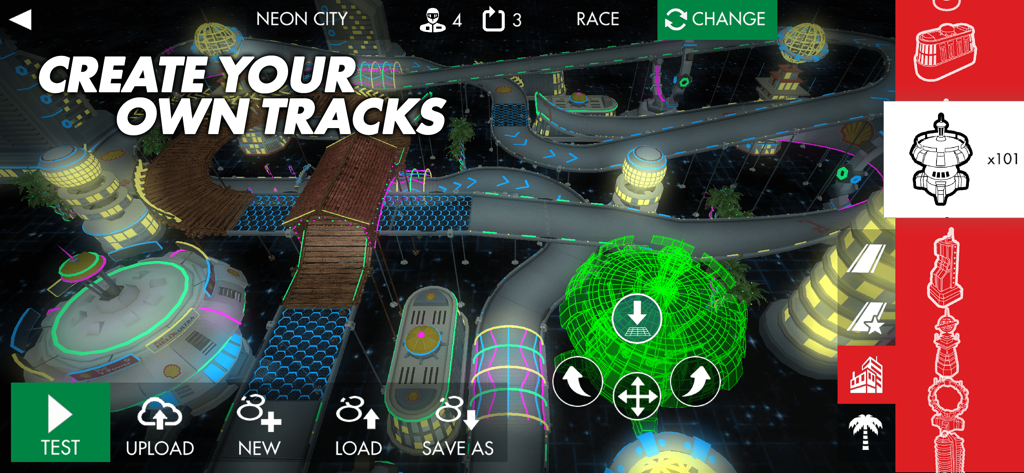Switch to the starred road pieces category

pyautogui.click(x=866, y=319)
